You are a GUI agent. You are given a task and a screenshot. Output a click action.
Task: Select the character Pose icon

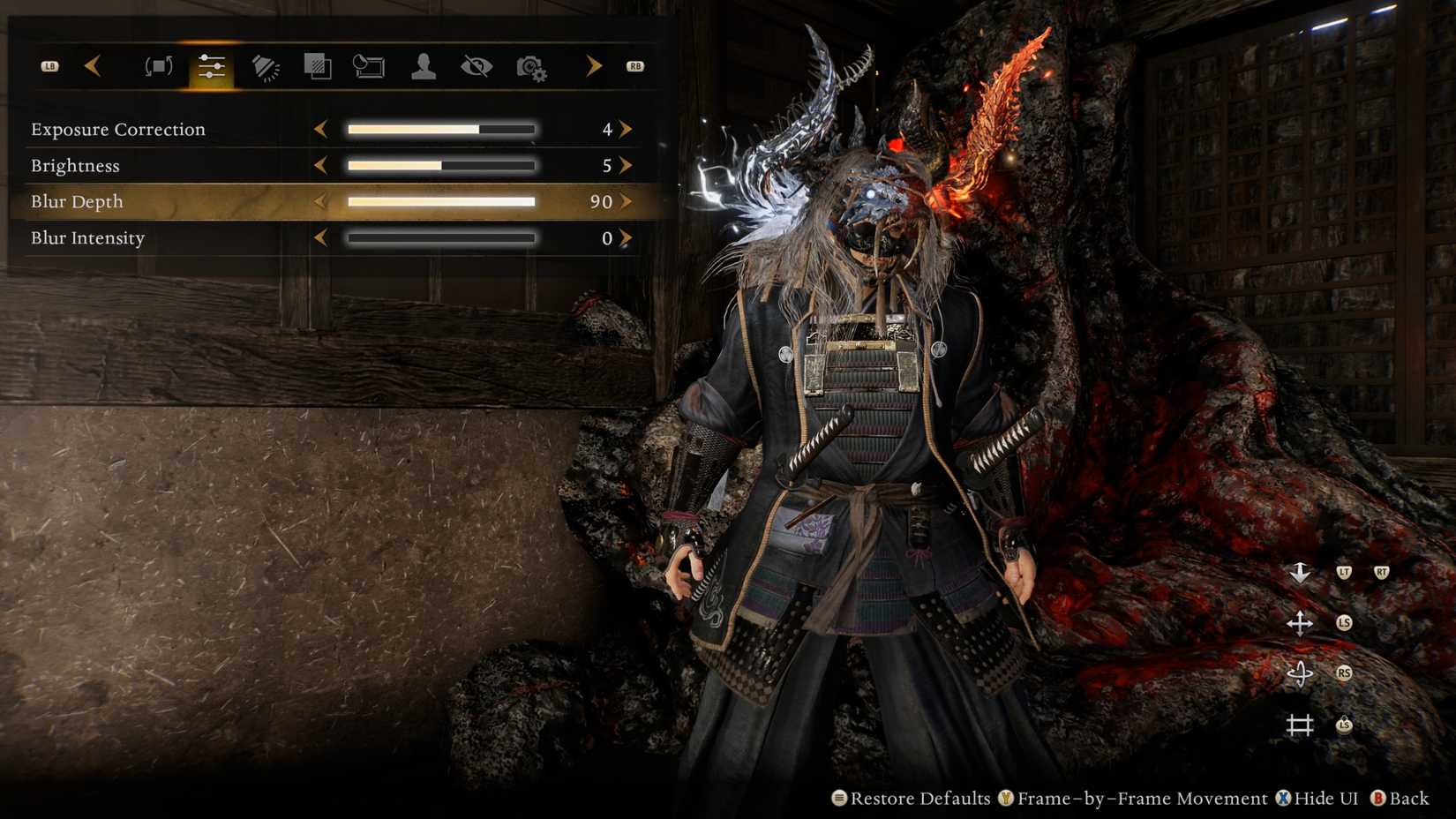422,65
